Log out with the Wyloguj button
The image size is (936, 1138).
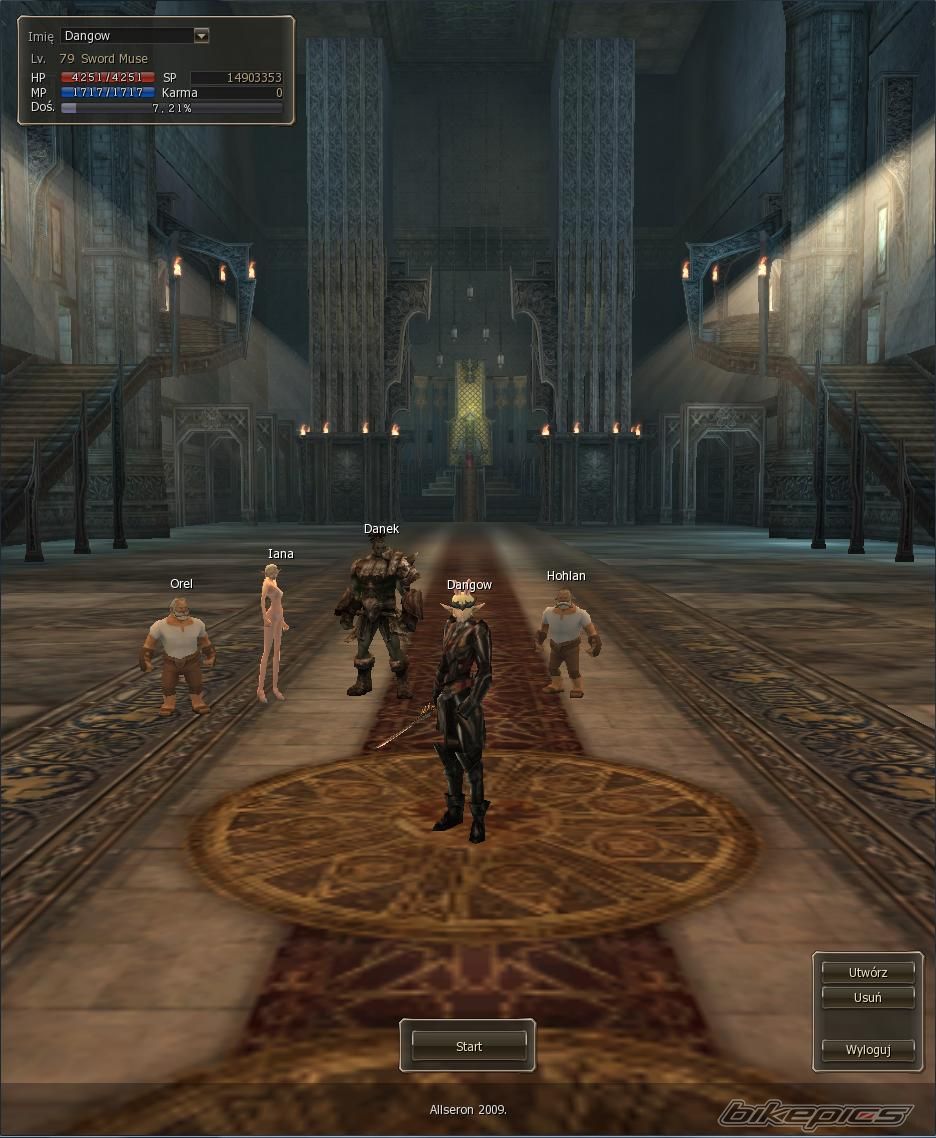867,1049
